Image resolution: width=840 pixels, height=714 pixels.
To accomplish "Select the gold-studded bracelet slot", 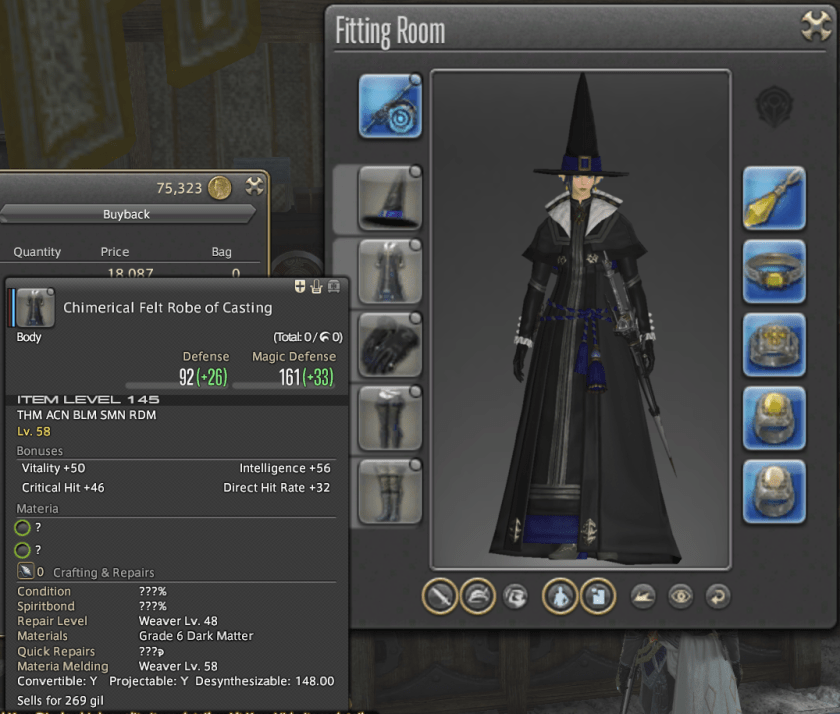I will point(774,344).
